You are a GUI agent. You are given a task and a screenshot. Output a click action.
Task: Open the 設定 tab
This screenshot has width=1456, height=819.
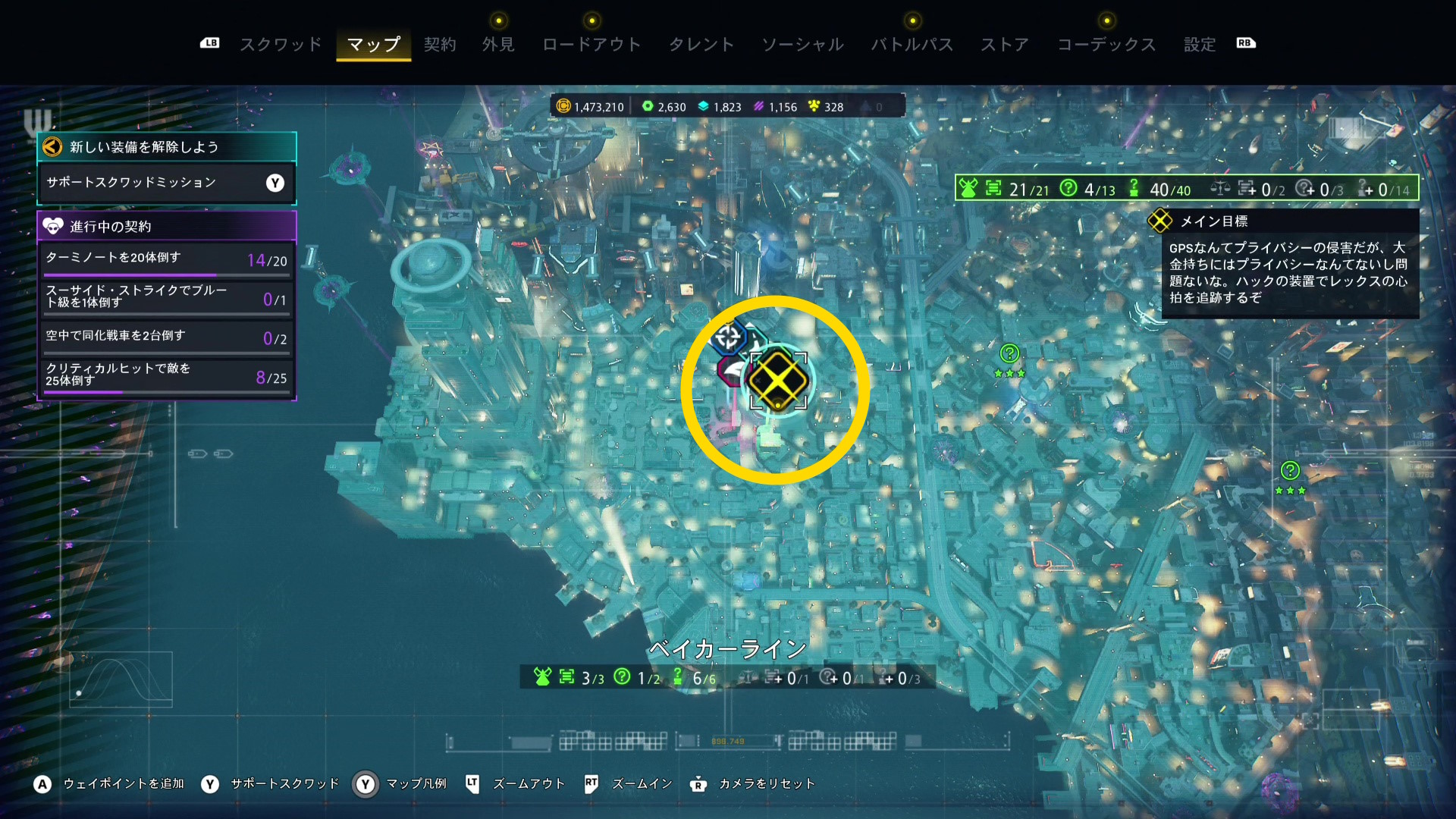pyautogui.click(x=1200, y=44)
